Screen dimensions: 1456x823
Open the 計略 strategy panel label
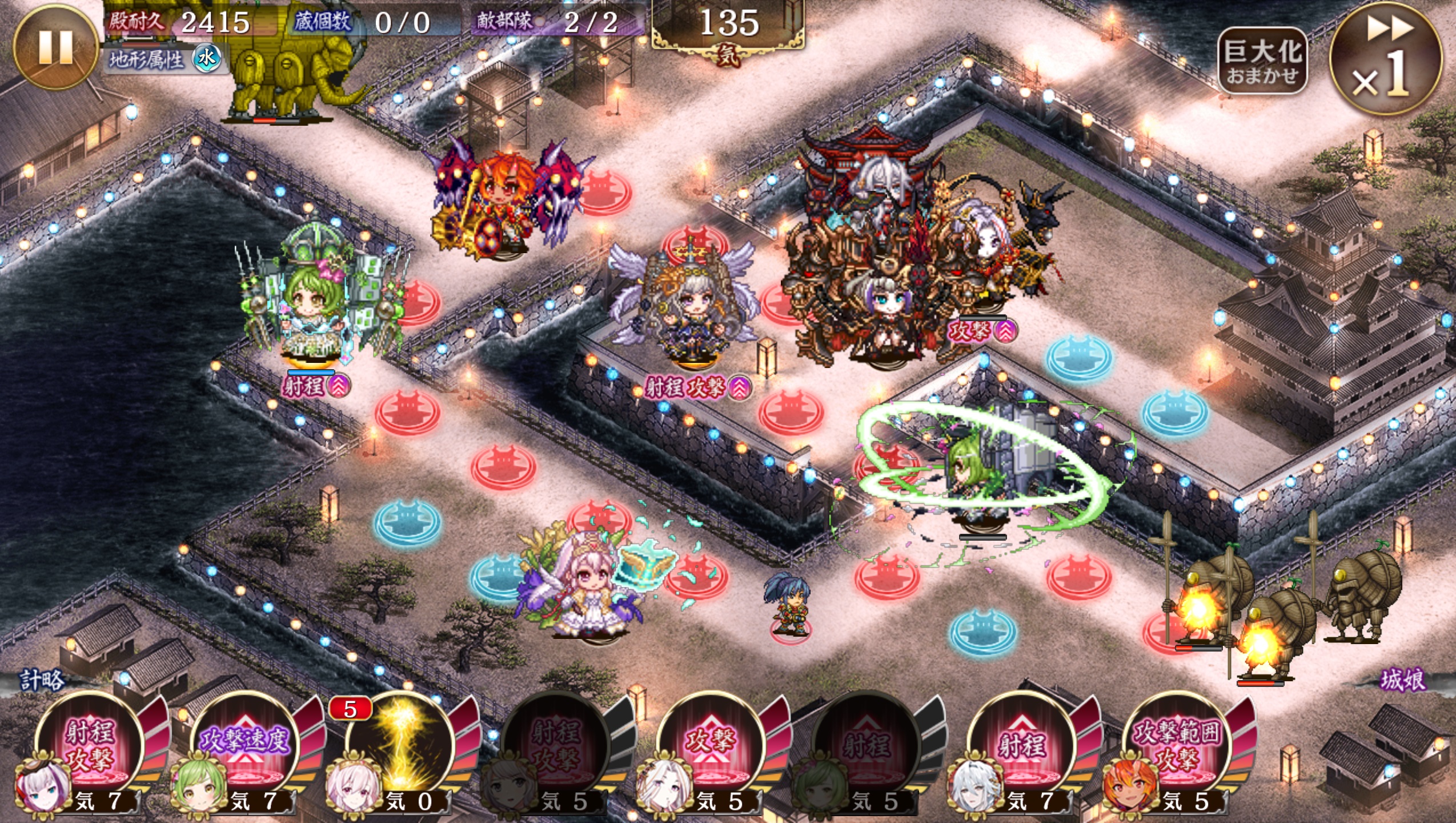(42, 680)
